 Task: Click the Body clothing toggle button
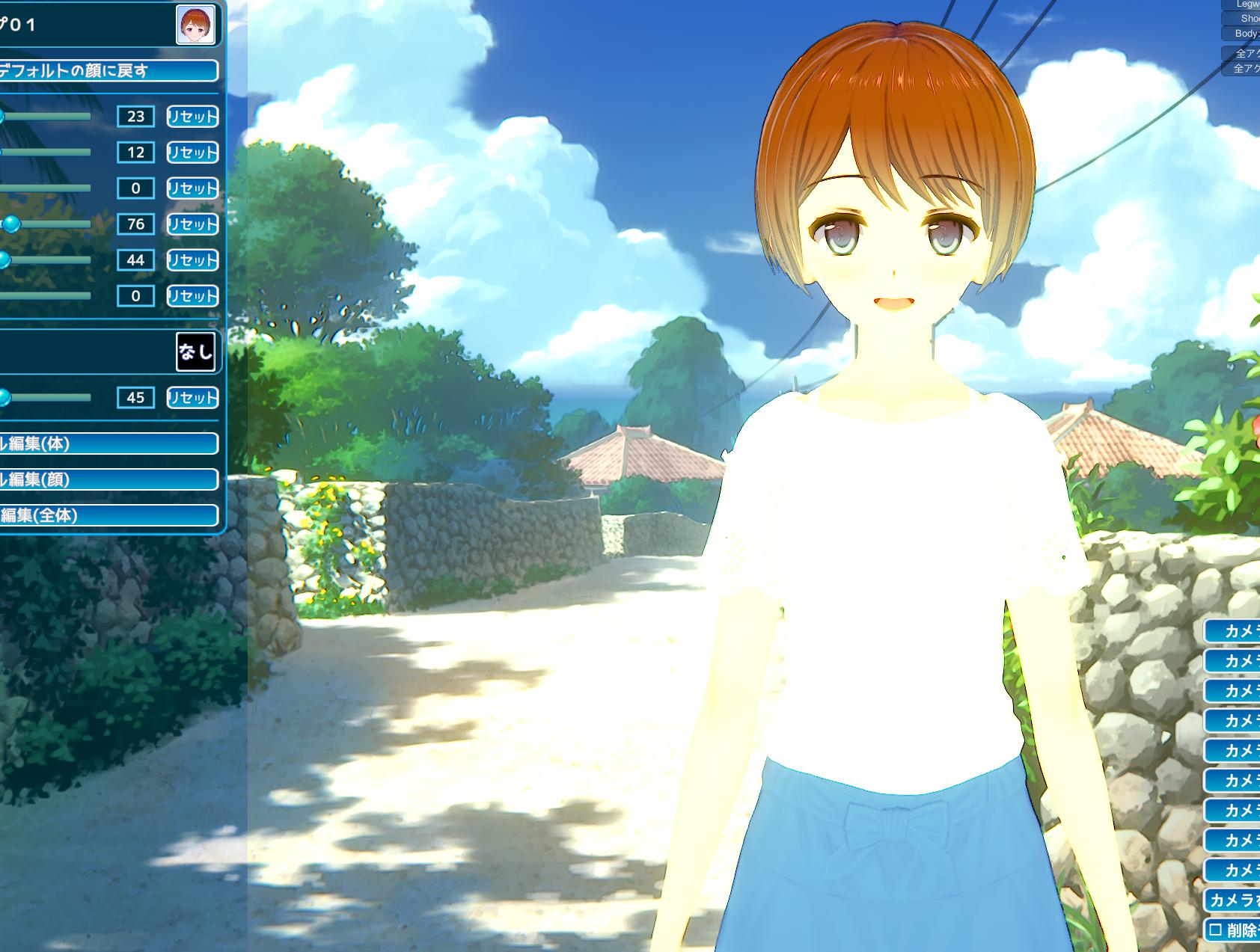click(1244, 34)
